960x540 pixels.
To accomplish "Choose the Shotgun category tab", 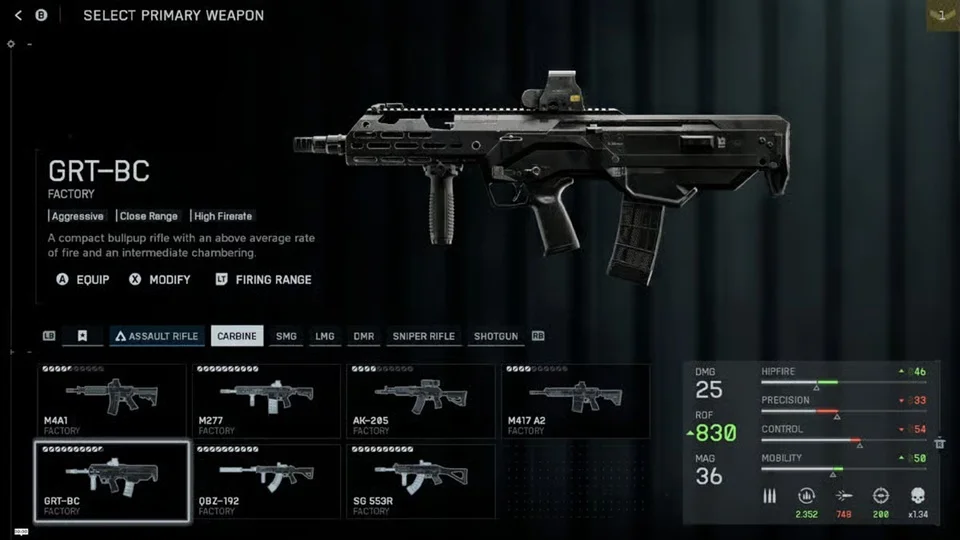I will tap(496, 337).
